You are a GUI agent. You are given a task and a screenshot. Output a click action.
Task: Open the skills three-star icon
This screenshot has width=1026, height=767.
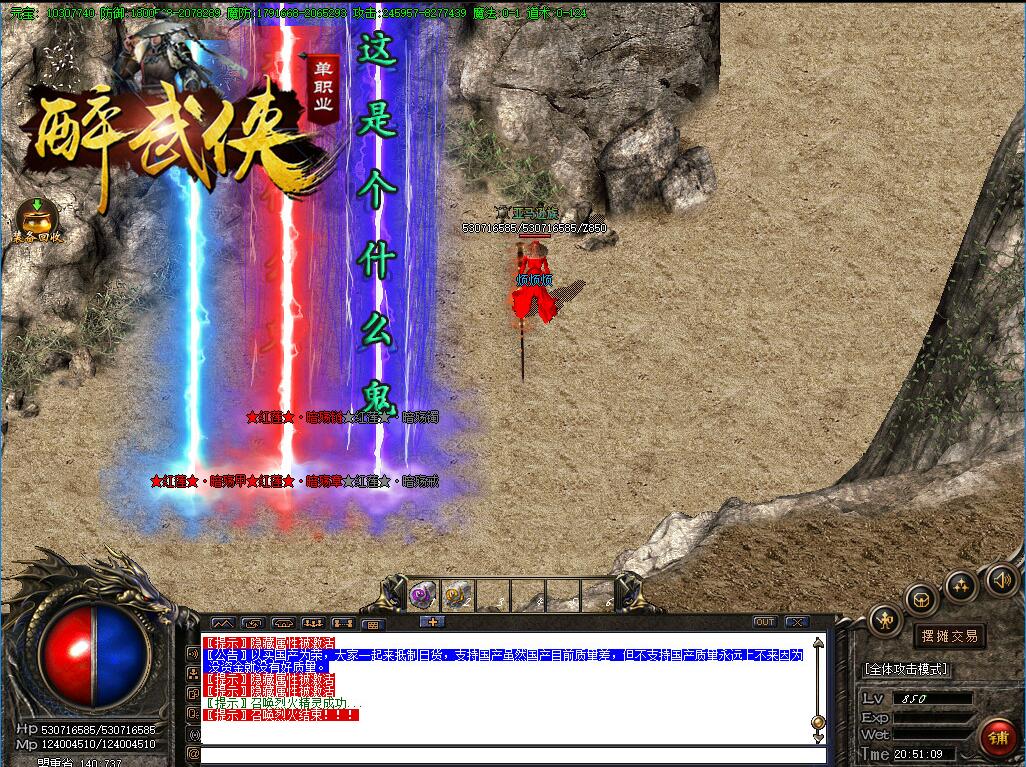tap(960, 585)
